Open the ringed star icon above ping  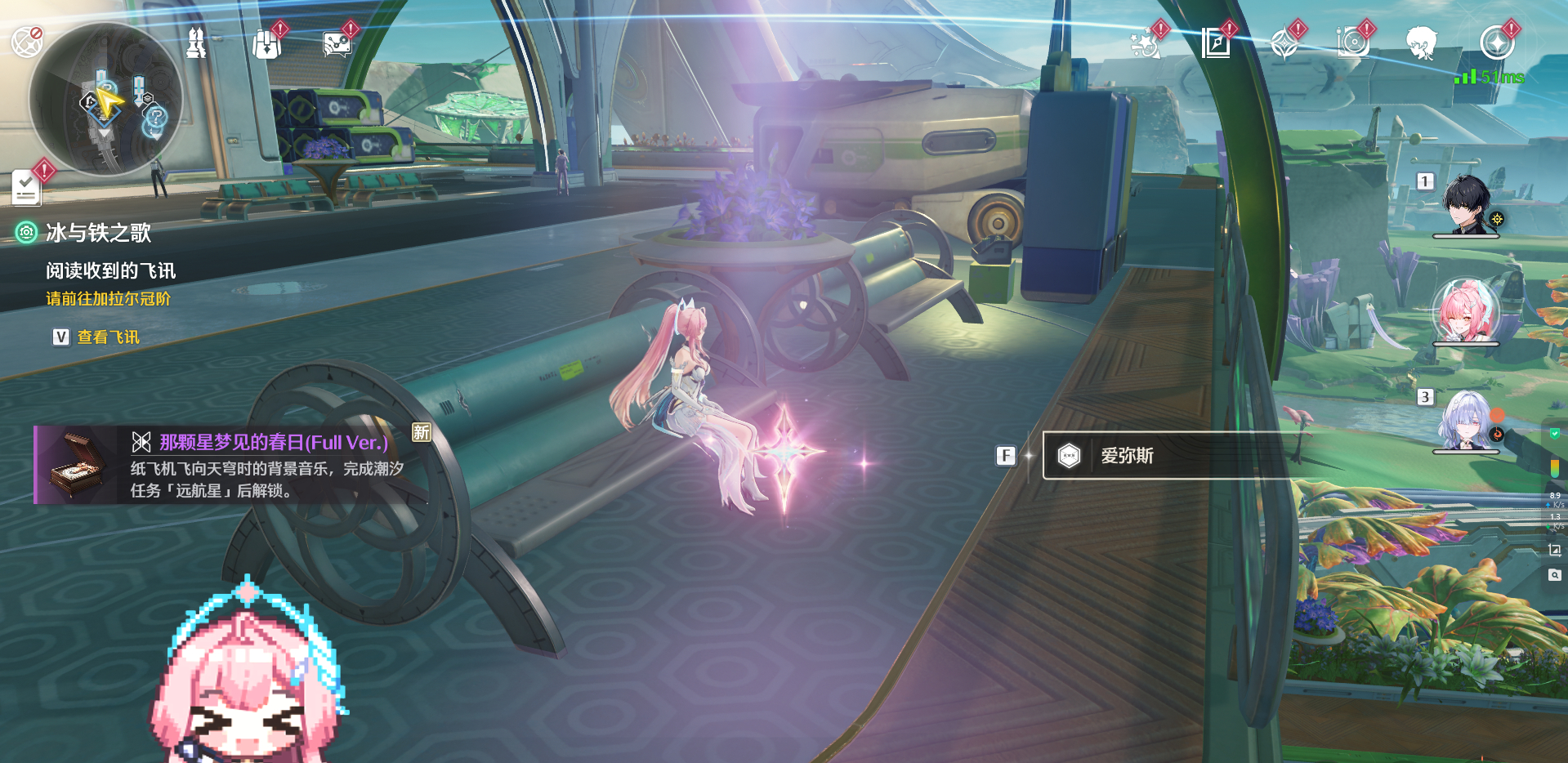(x=1496, y=43)
